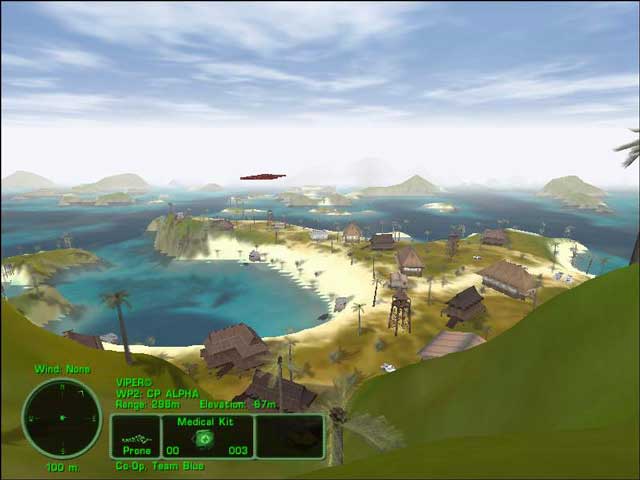Click the WP2: CP ALPHA waypoint label
This screenshot has height=480, width=640.
[158, 392]
